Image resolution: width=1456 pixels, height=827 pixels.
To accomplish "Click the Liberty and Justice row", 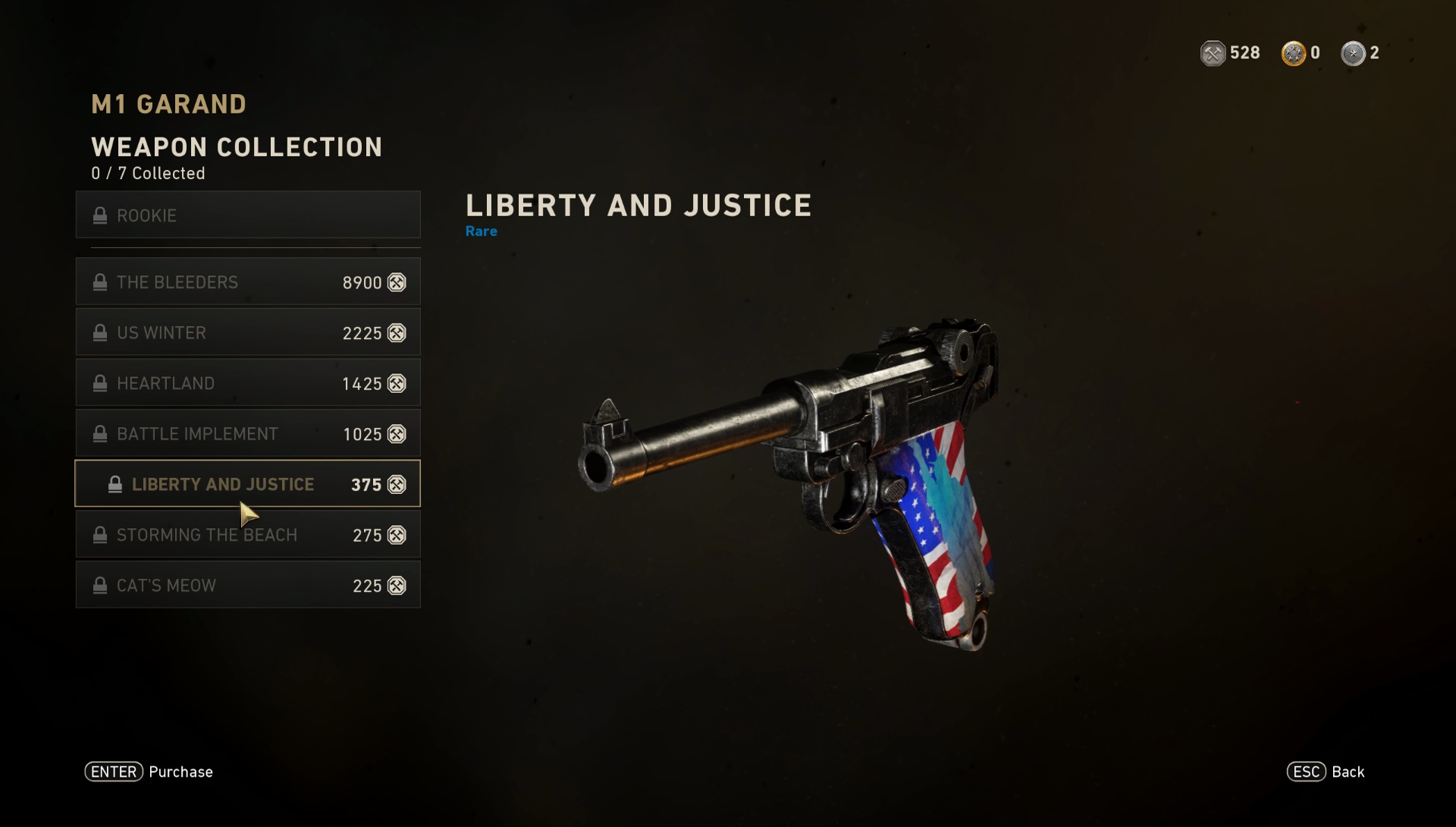I will coord(248,484).
